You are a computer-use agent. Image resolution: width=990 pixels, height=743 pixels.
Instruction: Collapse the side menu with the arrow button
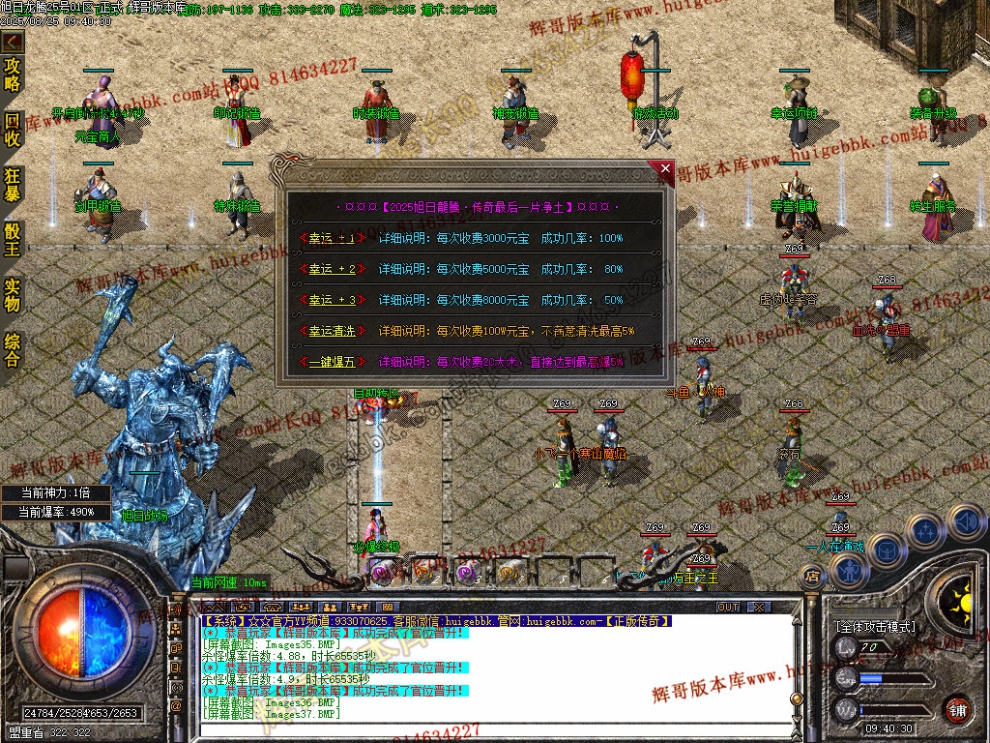12,42
